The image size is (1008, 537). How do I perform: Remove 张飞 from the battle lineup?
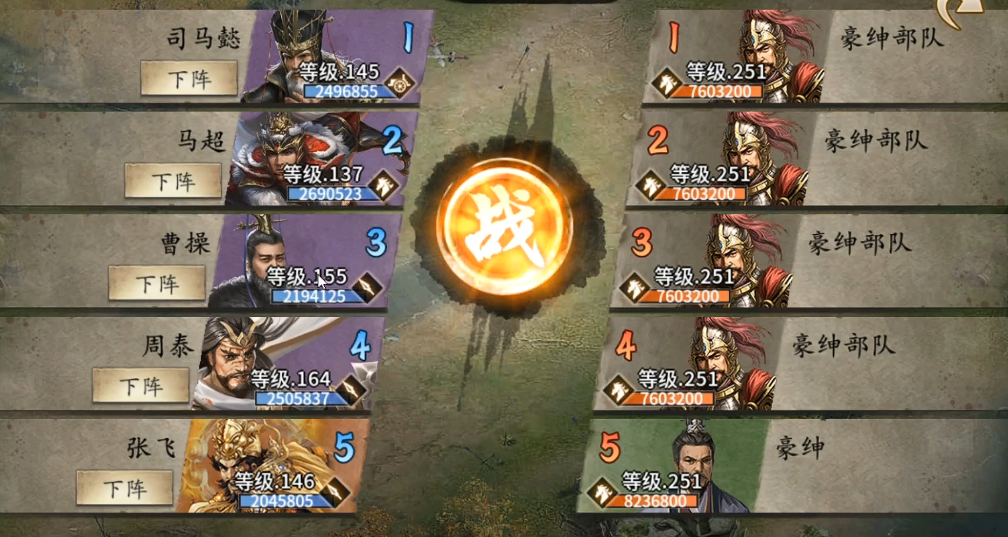[125, 488]
